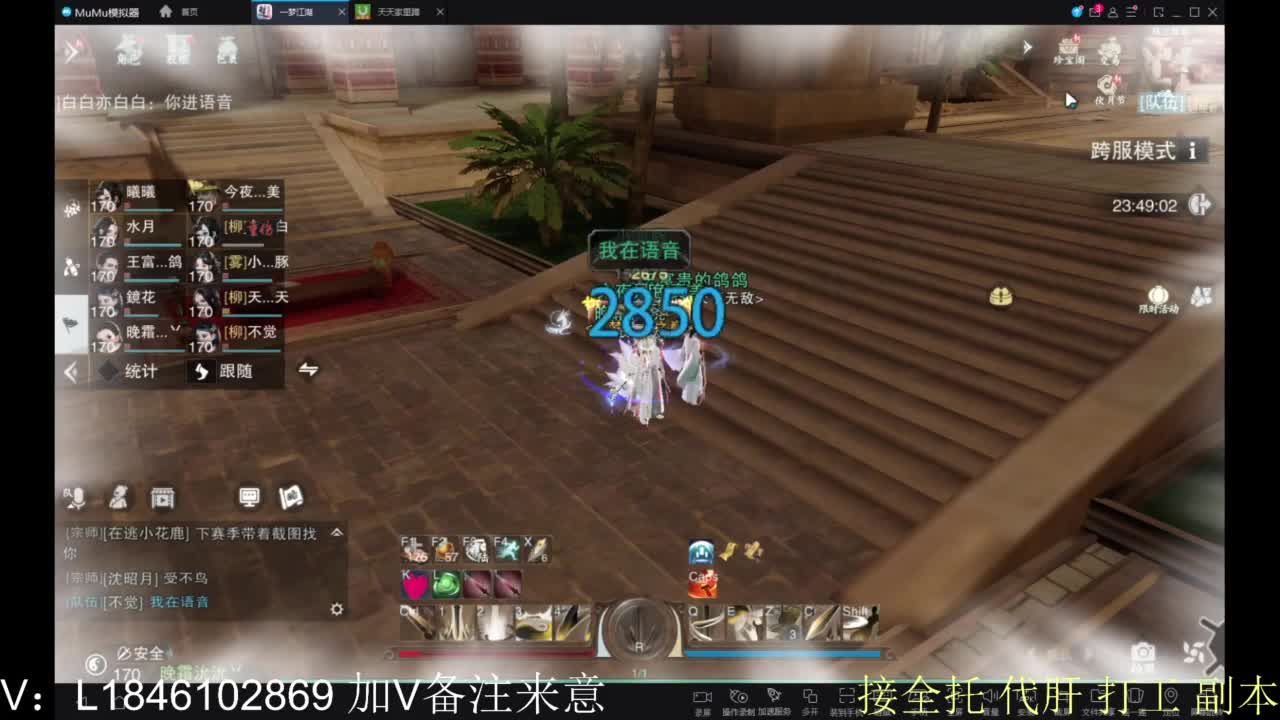Open the screen-share monitor icon in chat bar
Screen dimensions: 1280x720
pos(248,497)
